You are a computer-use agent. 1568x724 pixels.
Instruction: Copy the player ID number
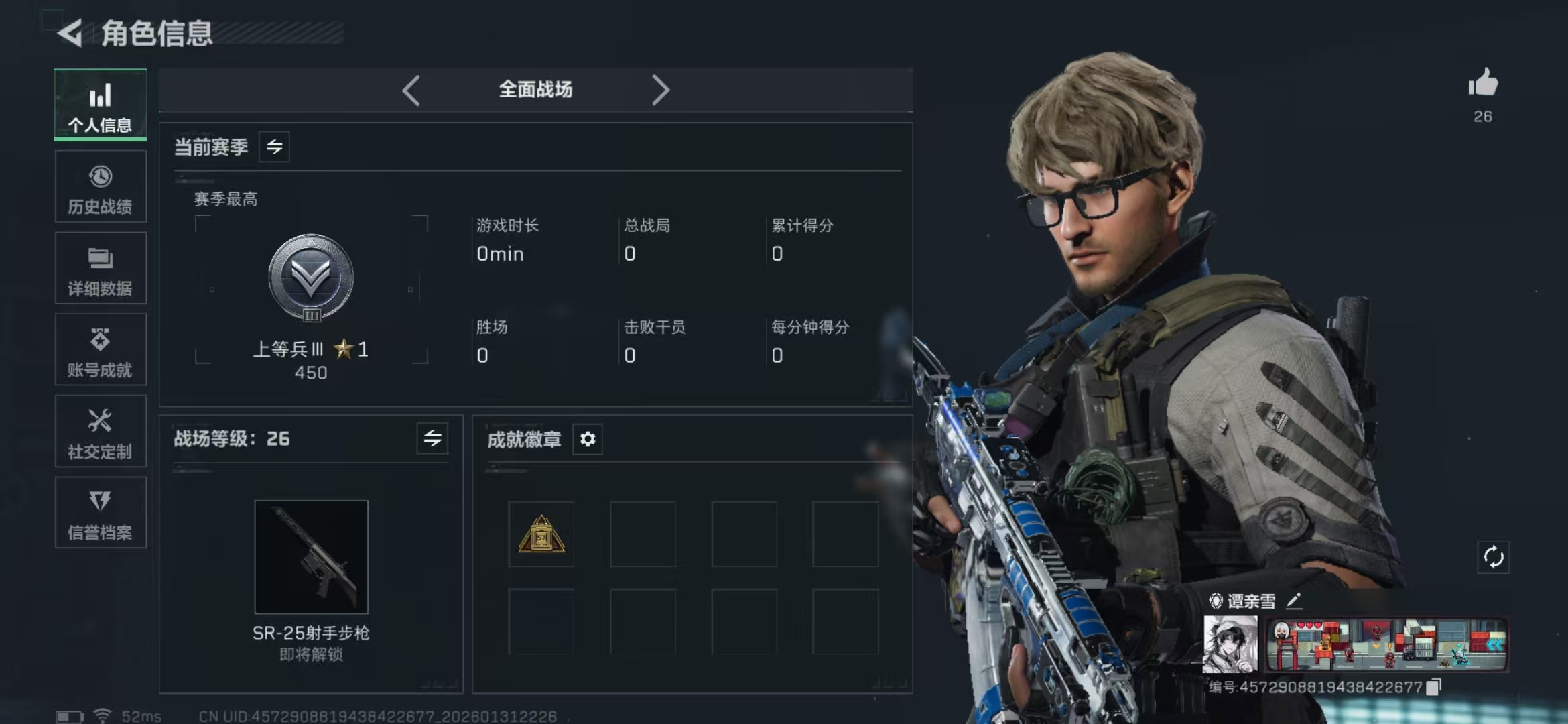point(1433,687)
